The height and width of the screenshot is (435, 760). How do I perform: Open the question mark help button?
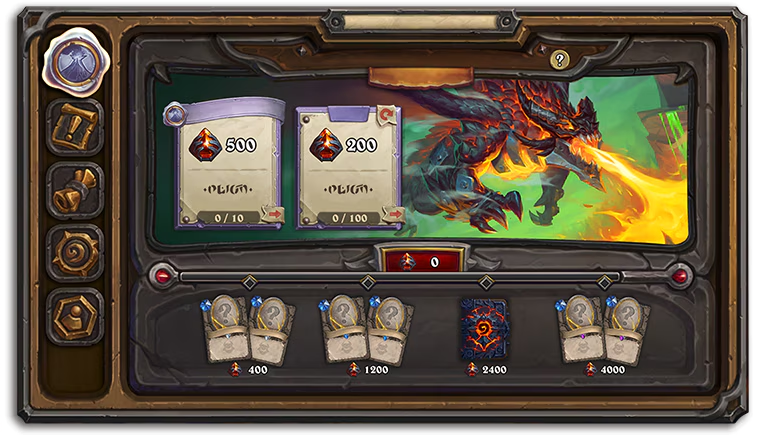click(x=559, y=60)
